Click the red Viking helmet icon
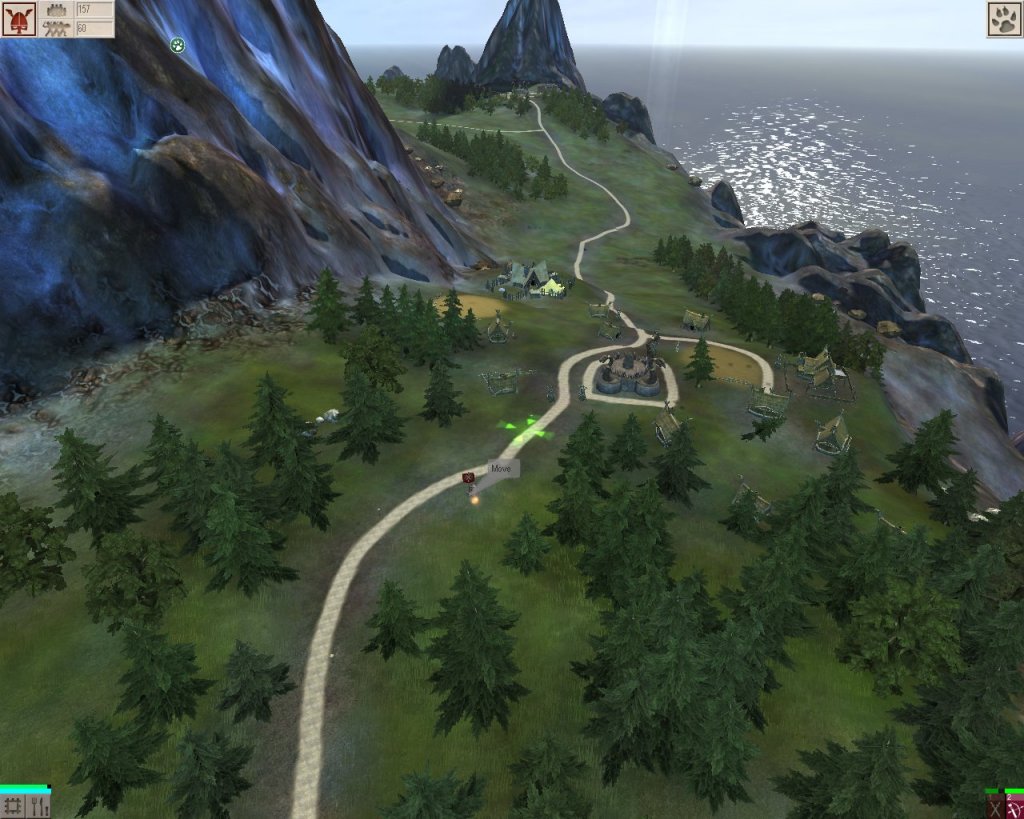The image size is (1024, 819). tap(18, 19)
